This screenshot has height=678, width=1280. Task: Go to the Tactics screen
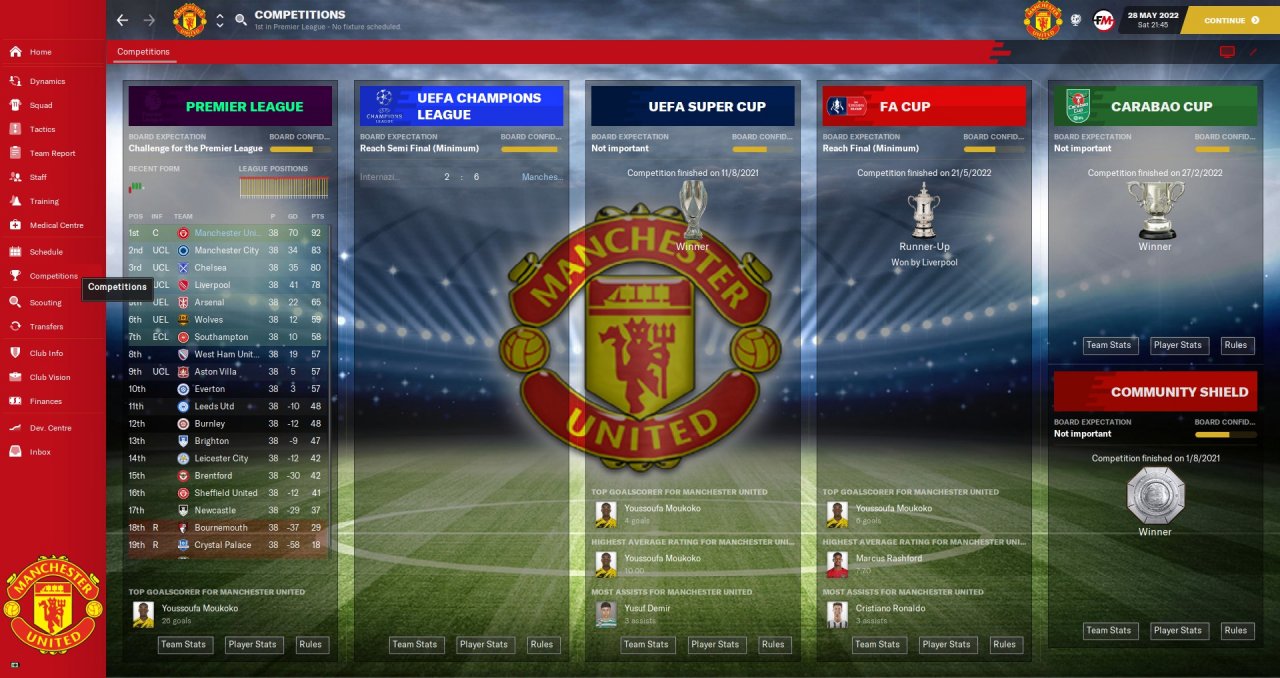(x=42, y=129)
